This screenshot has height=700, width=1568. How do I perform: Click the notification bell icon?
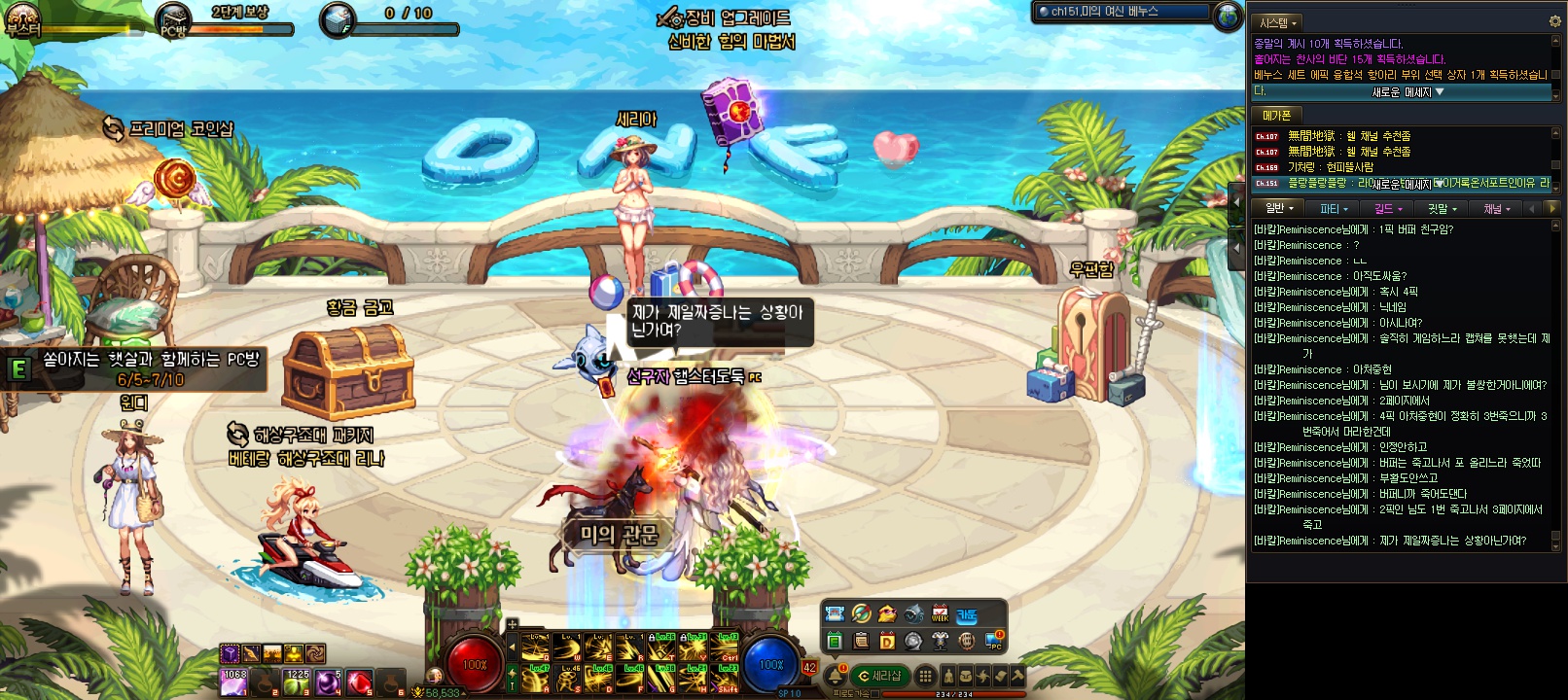point(835,676)
